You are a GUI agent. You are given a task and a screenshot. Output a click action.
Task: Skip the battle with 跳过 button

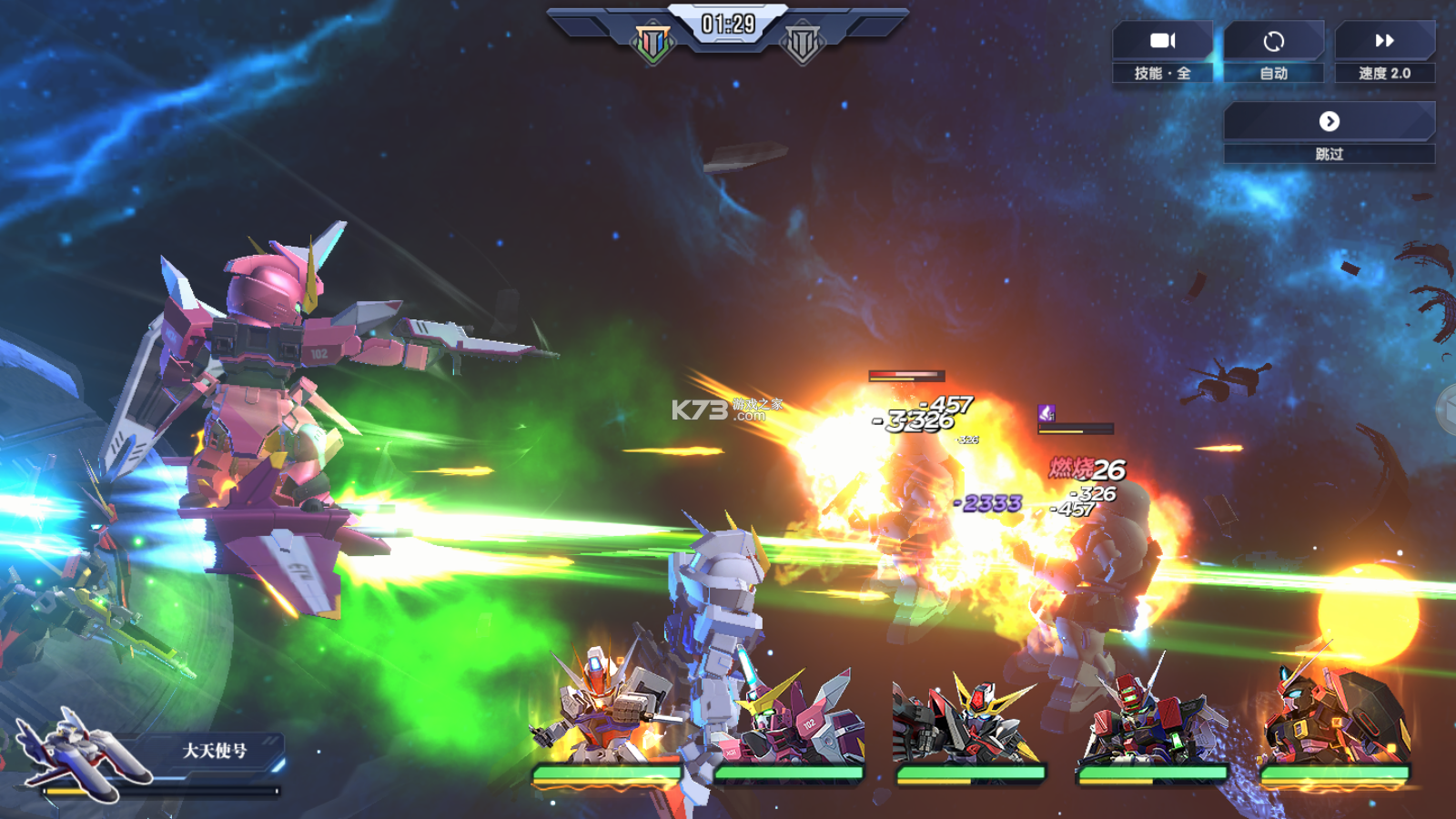(1329, 132)
